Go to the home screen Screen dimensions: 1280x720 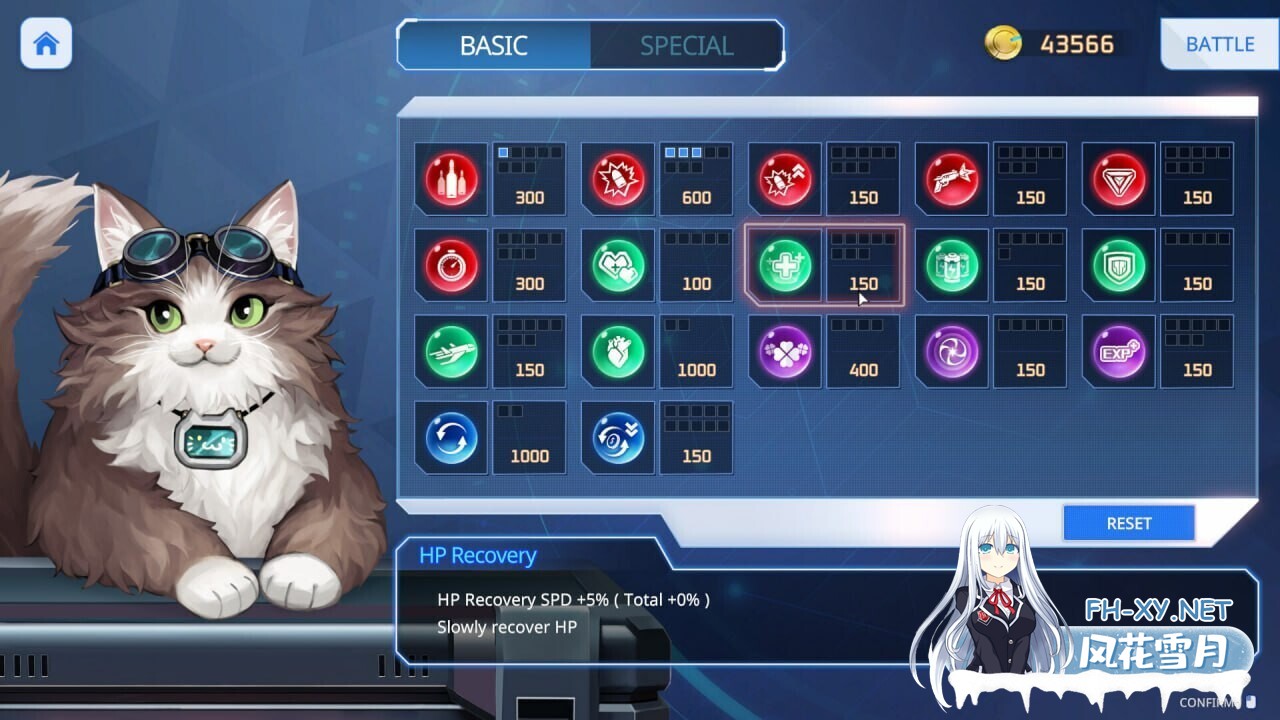point(46,45)
